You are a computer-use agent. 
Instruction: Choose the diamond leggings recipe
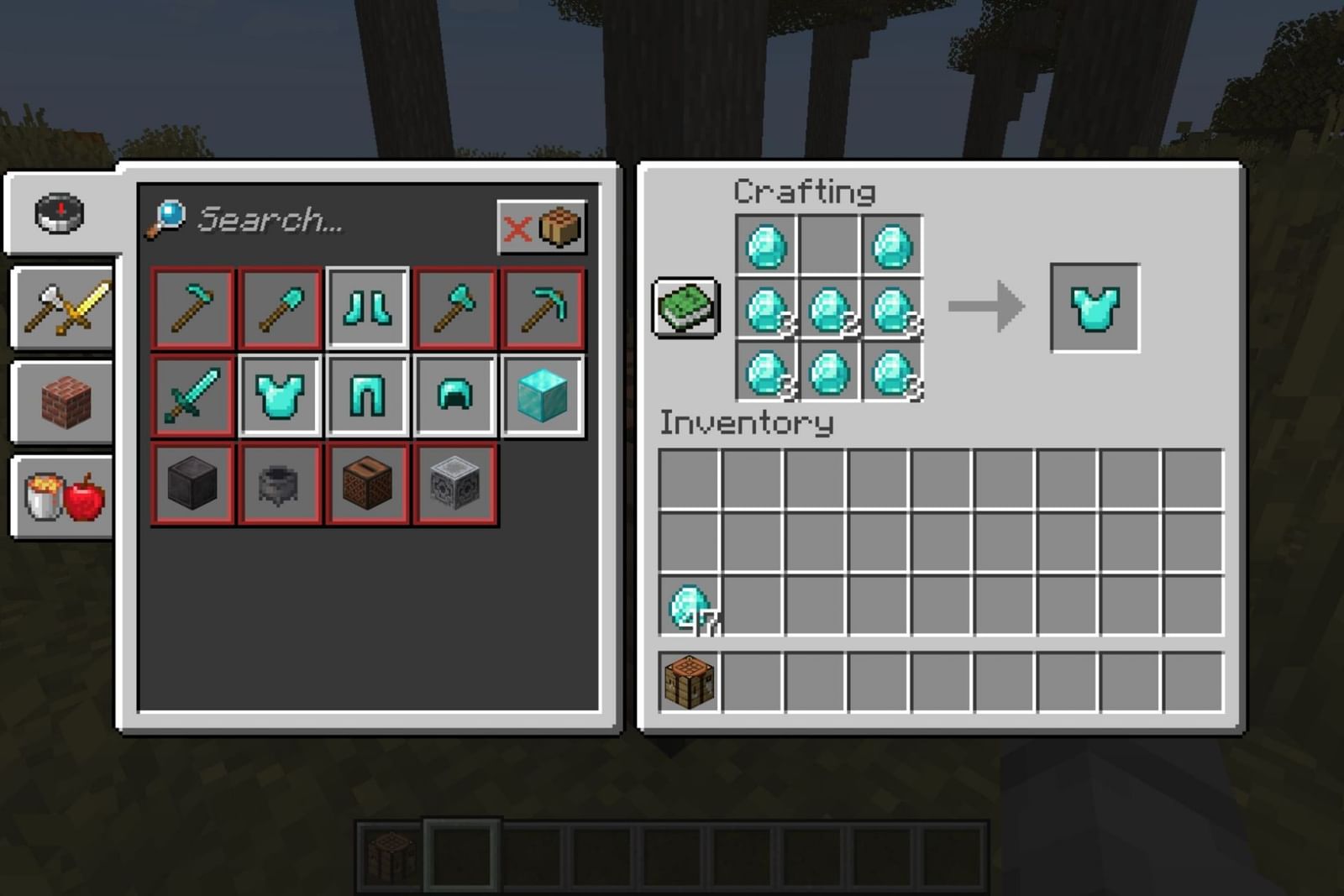tap(366, 393)
